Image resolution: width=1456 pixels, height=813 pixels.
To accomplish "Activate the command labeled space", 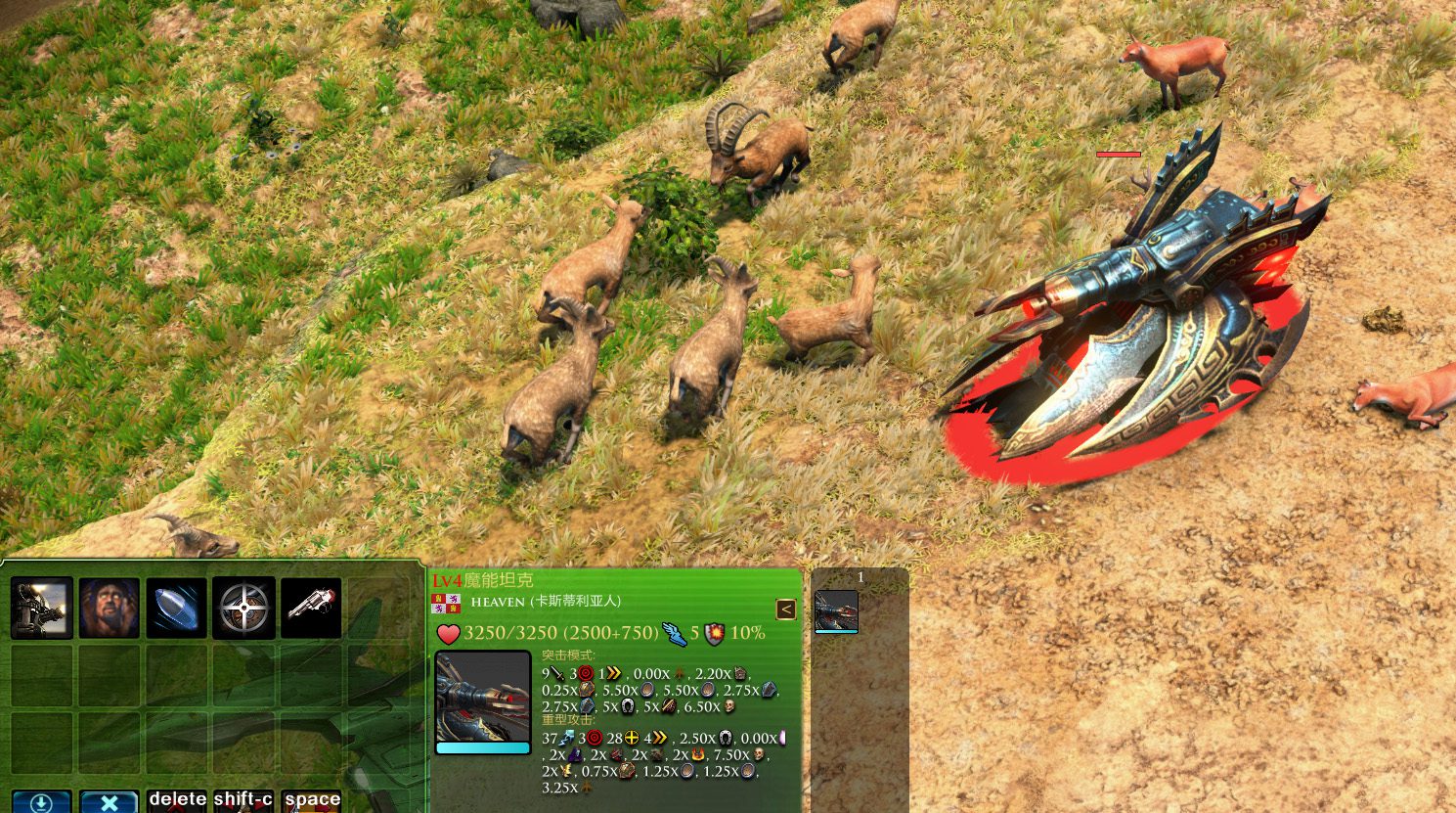I will (312, 801).
